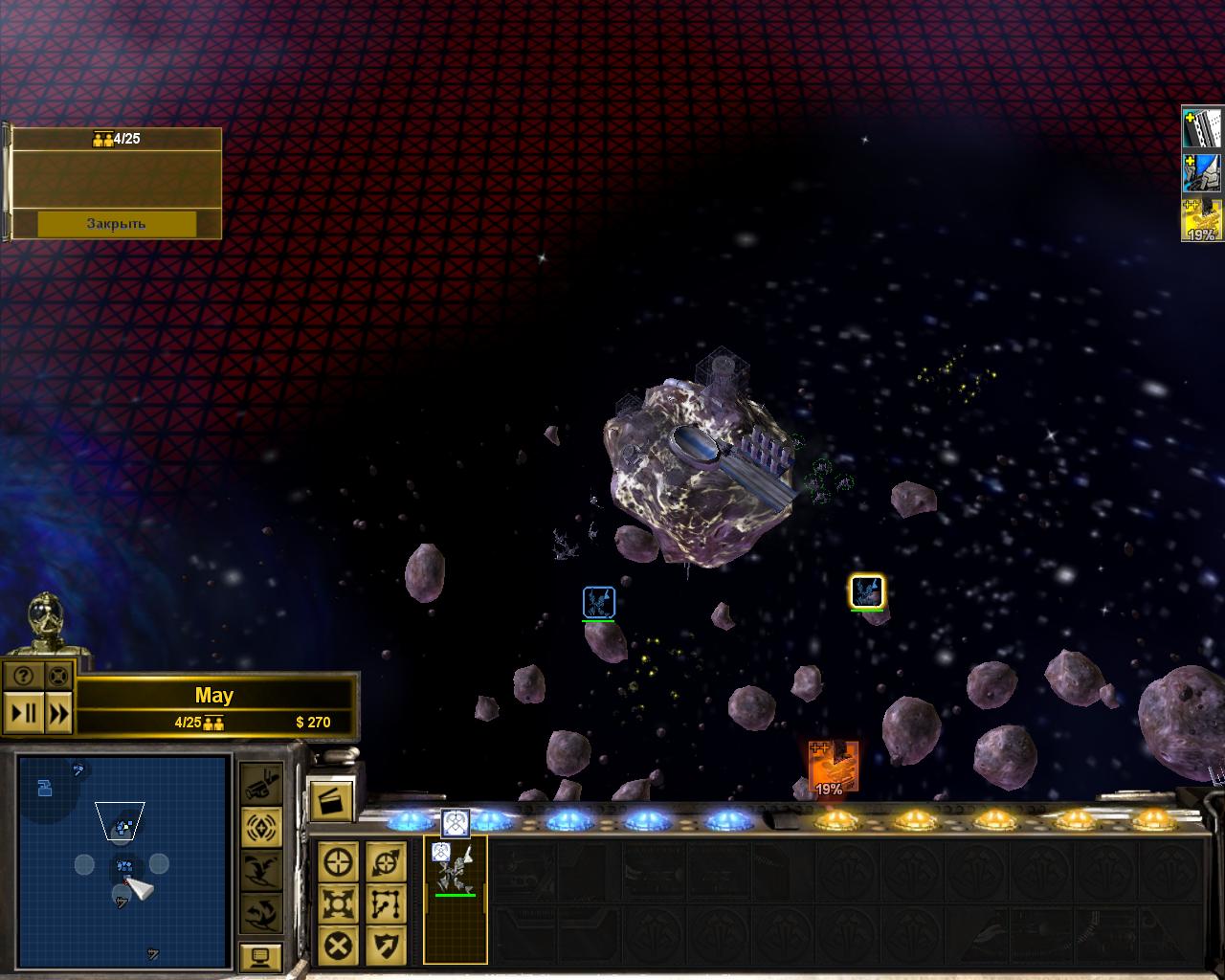Activate the waypoint path command

click(385, 904)
